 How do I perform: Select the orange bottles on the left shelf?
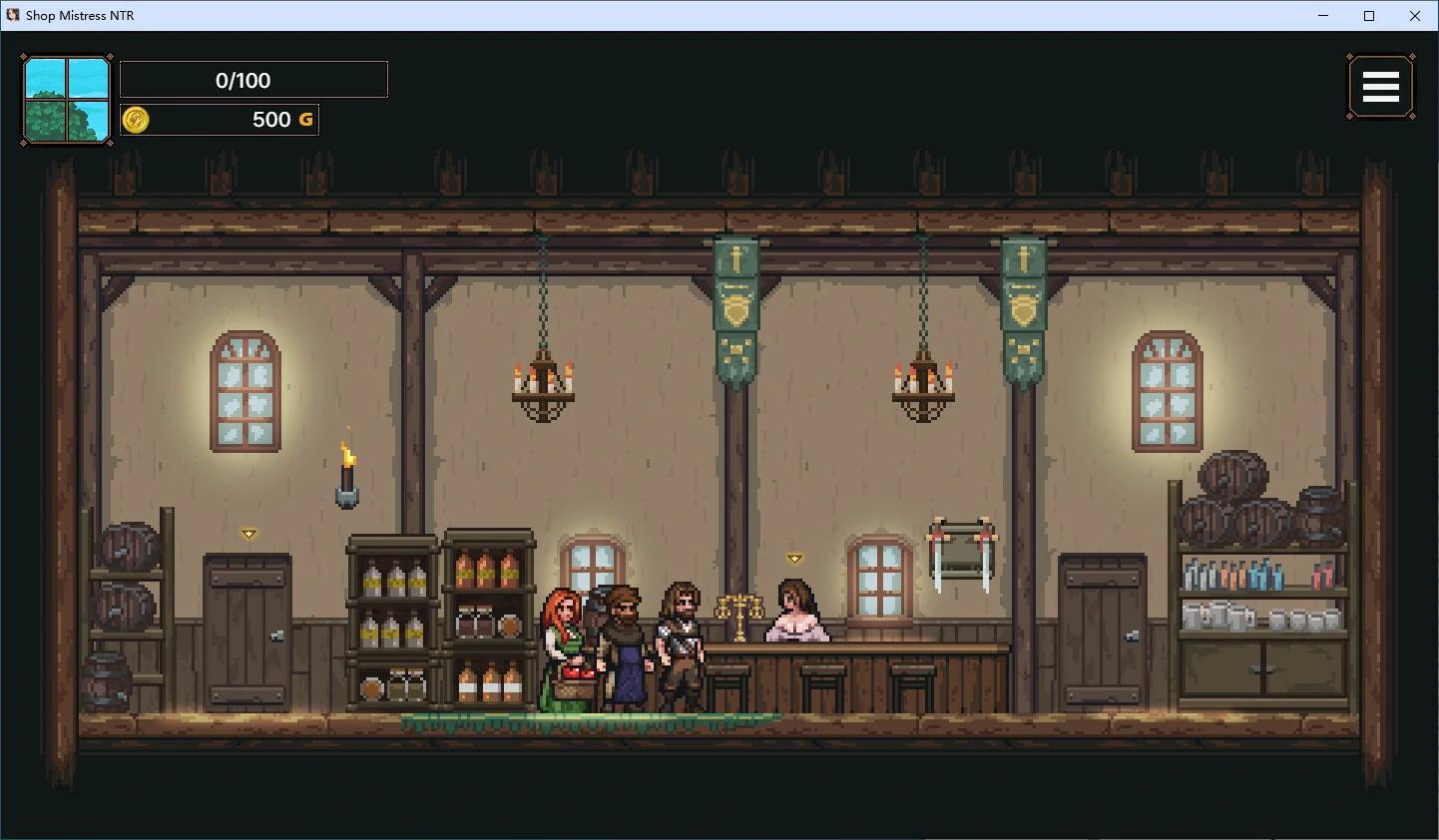pyautogui.click(x=486, y=569)
